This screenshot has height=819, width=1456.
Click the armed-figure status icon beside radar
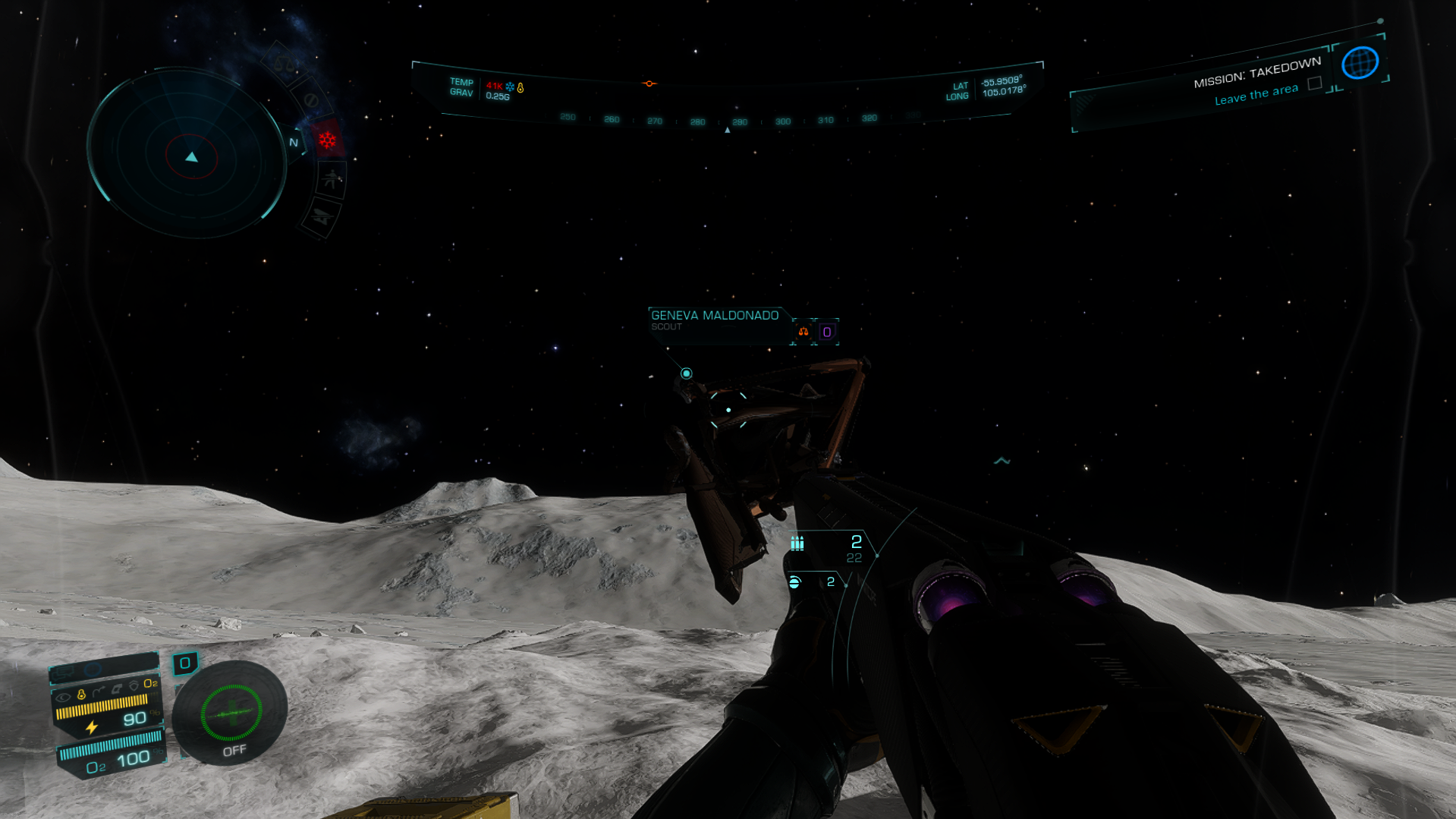332,181
